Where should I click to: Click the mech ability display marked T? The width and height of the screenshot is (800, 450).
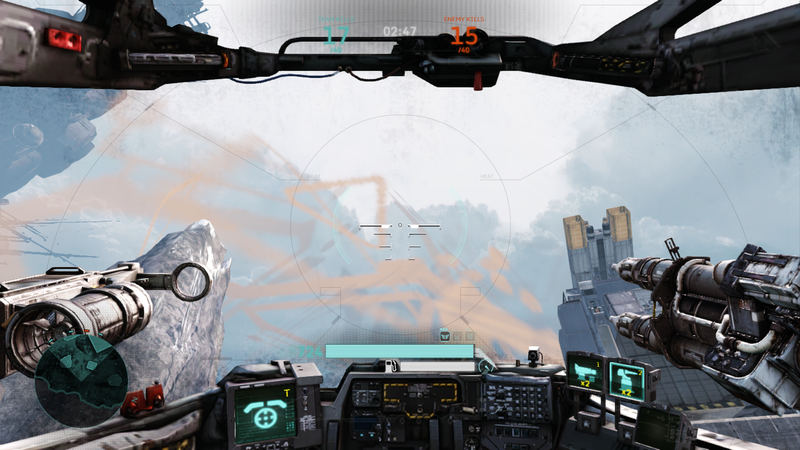point(264,412)
